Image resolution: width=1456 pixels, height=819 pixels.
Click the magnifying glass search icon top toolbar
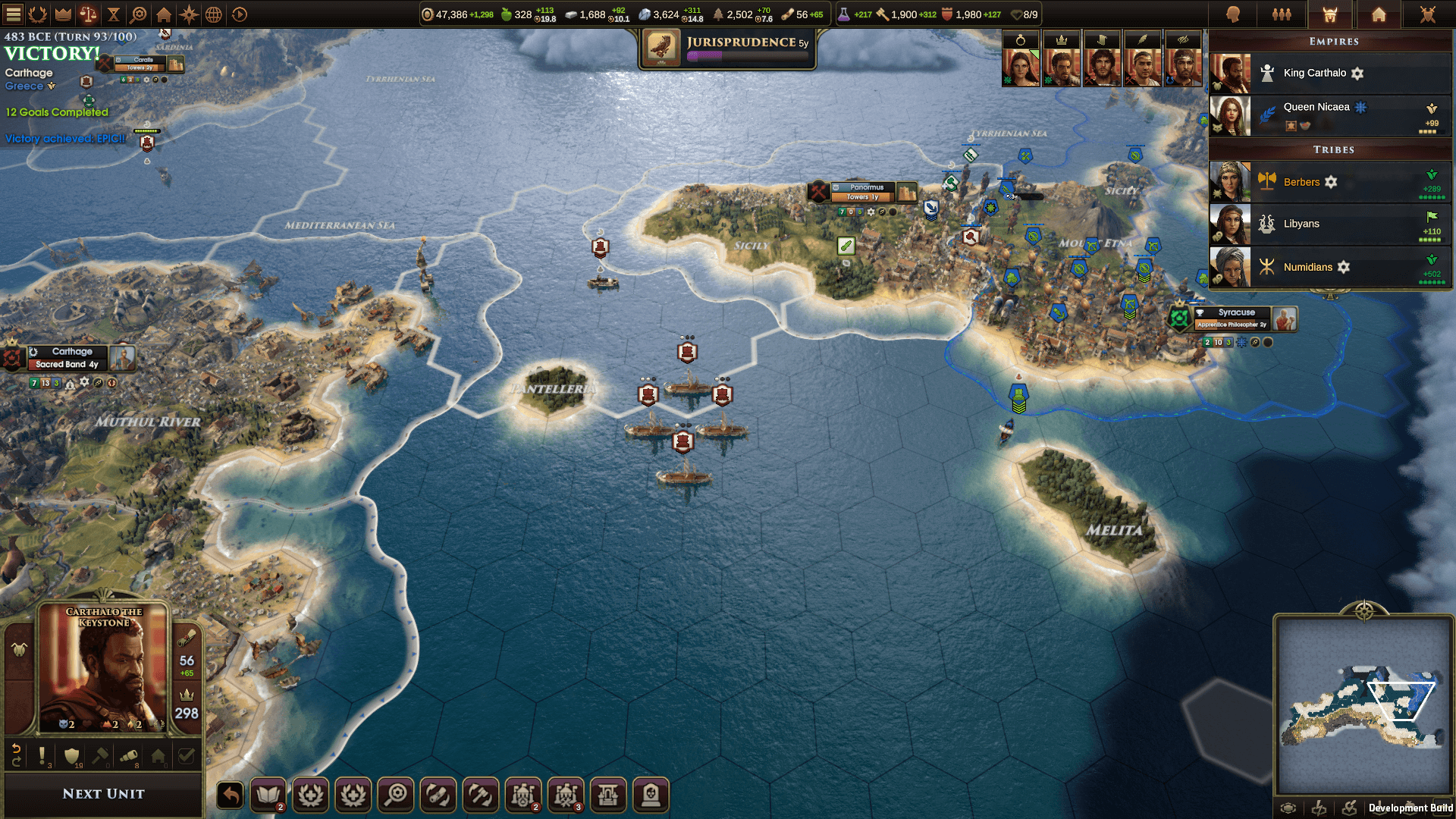pyautogui.click(x=139, y=14)
